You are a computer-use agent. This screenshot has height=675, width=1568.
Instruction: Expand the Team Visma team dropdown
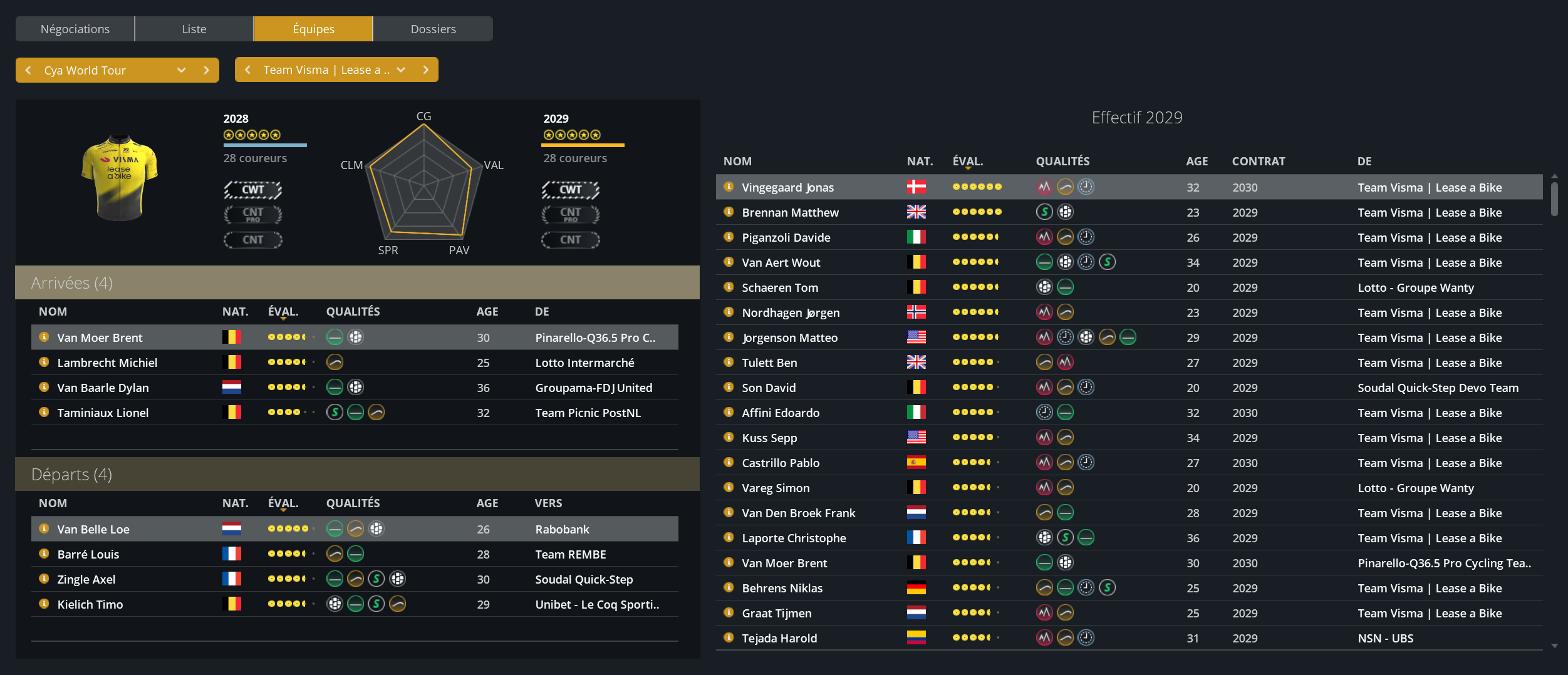tap(401, 70)
